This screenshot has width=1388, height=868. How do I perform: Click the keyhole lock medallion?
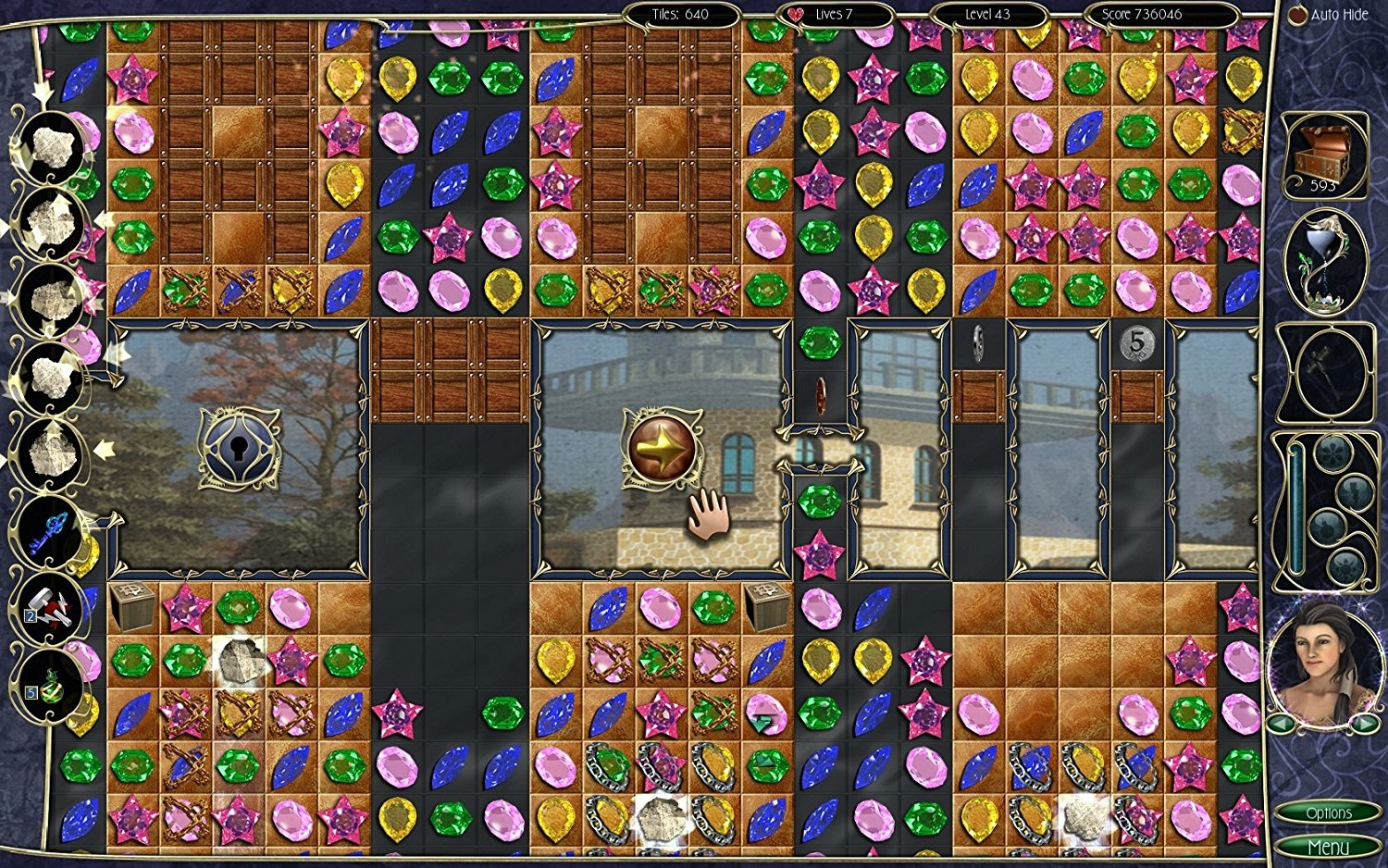(x=238, y=449)
